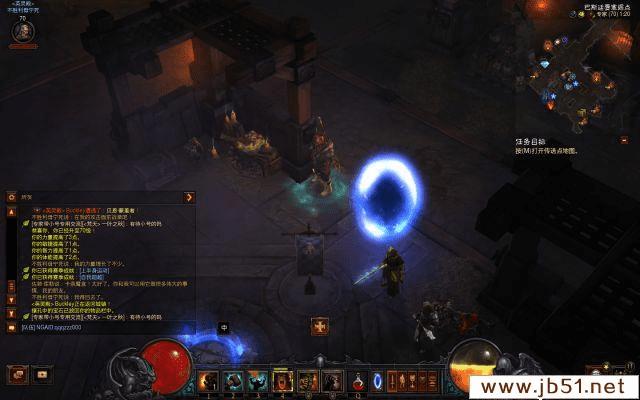Activate the first skill slot on the action bar
Image resolution: width=640 pixels, height=400 pixels.
coord(209,381)
